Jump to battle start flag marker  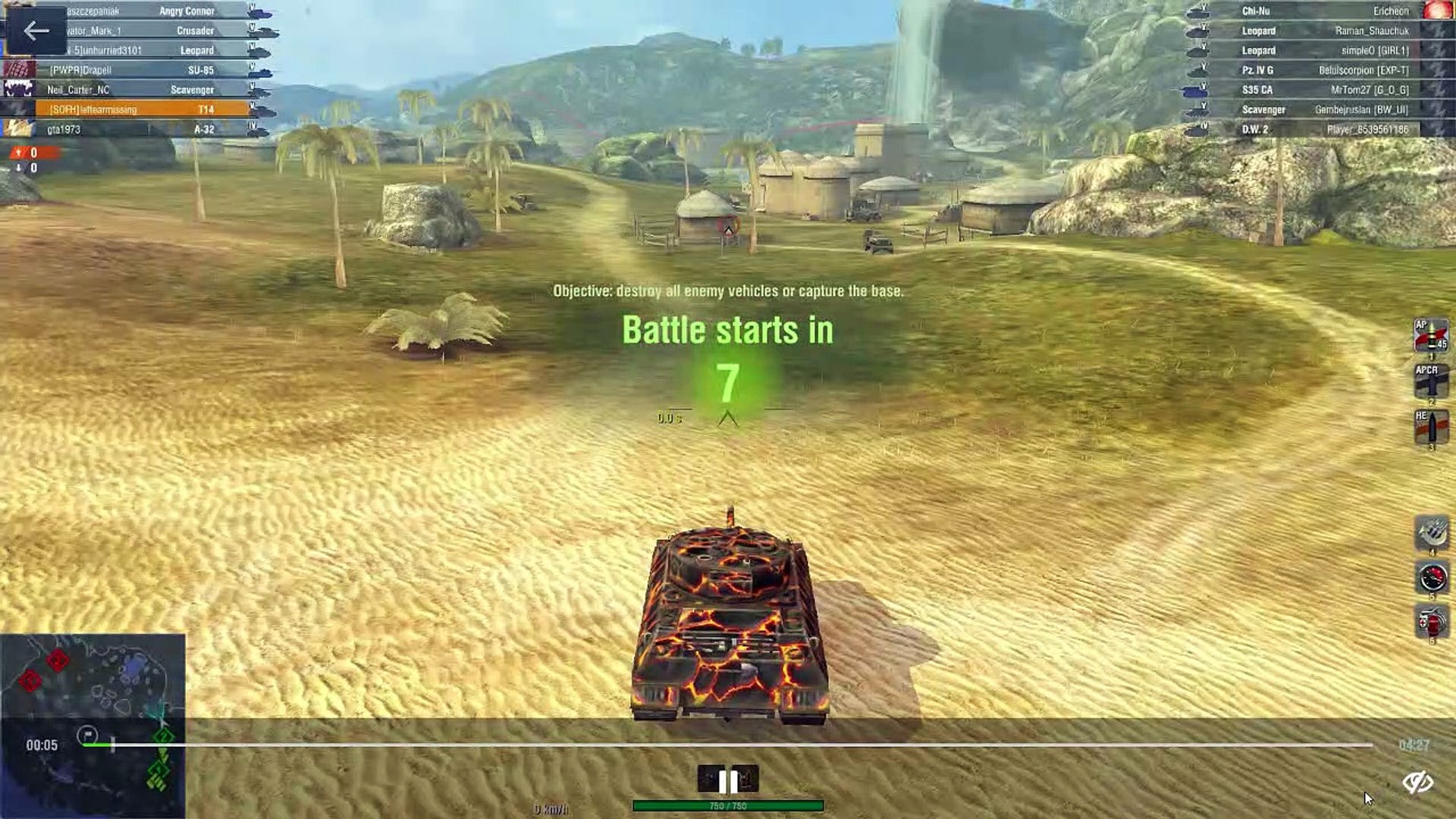point(87,735)
